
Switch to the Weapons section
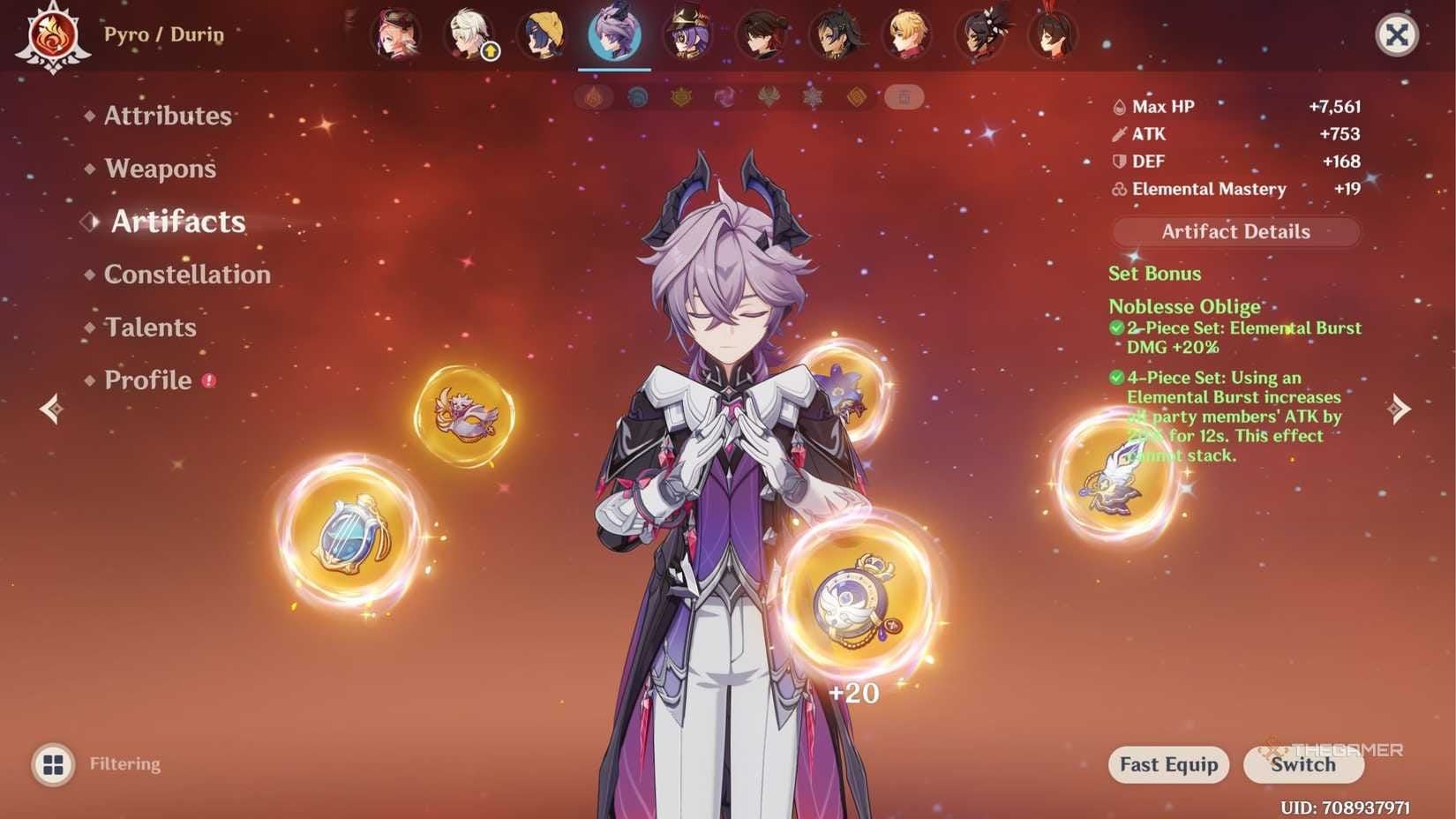tap(161, 169)
